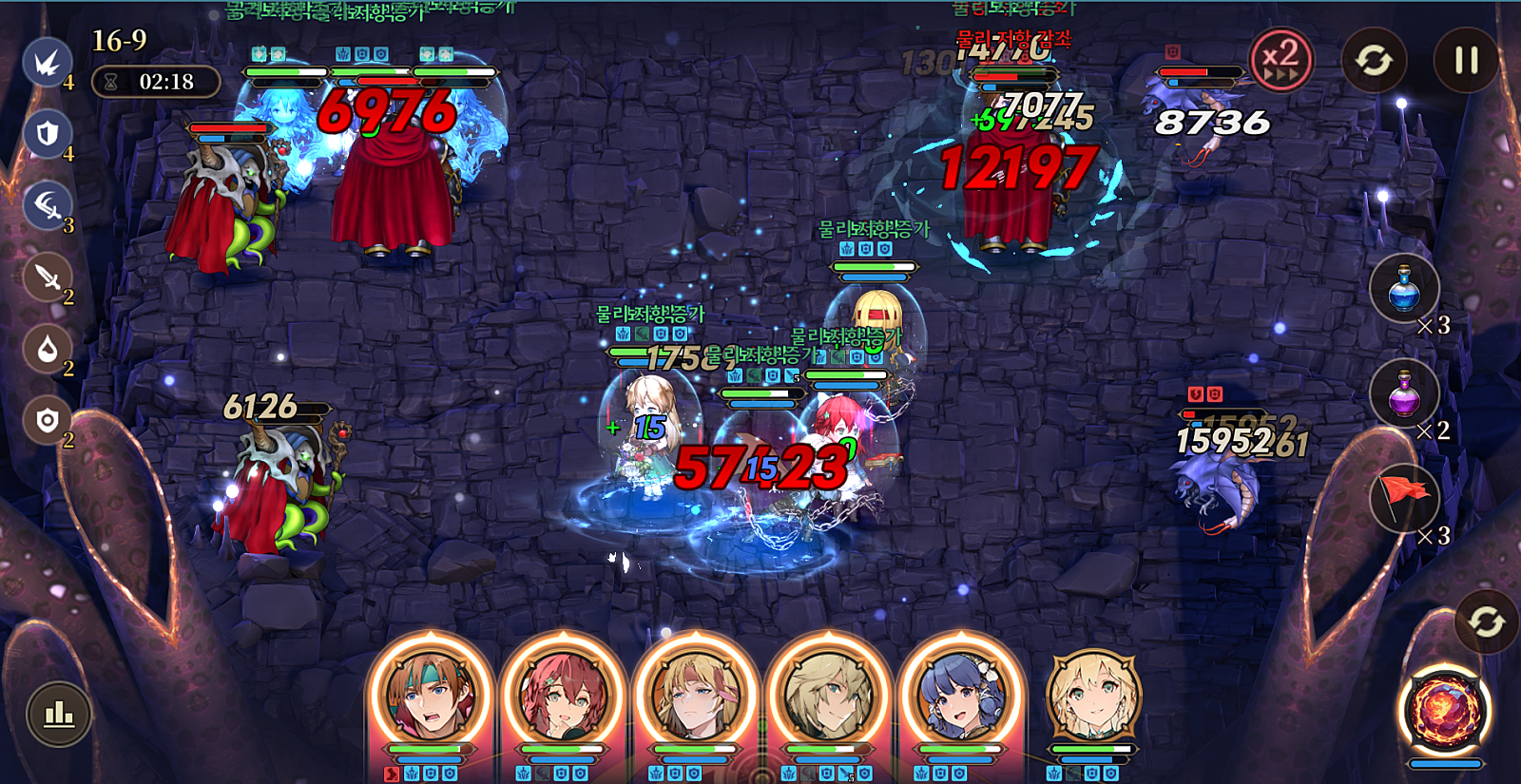This screenshot has height=784, width=1521.
Task: Click the auto-battle cycle arrows button
Action: [x=1374, y=60]
